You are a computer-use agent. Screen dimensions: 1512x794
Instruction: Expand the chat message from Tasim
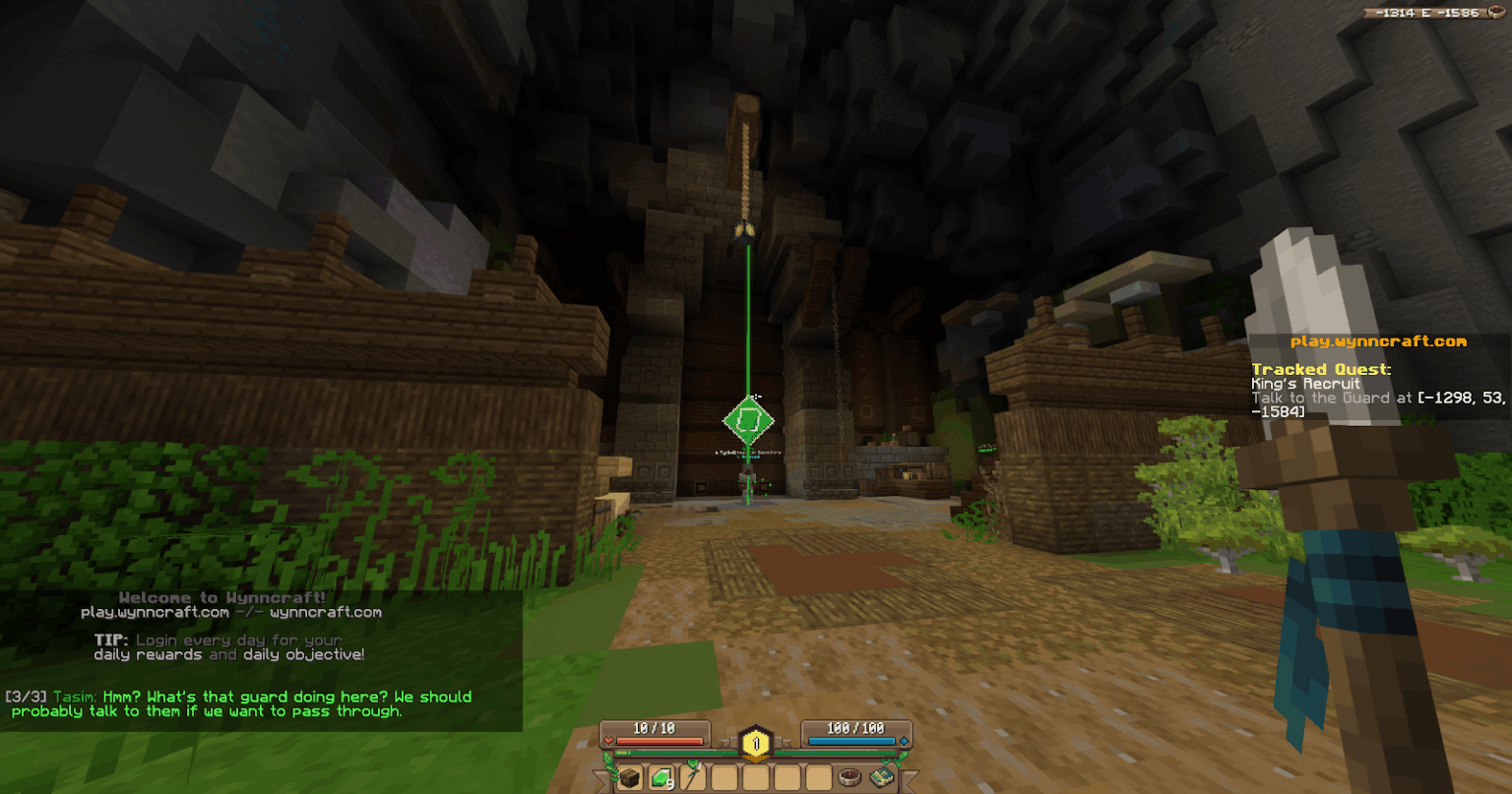pos(236,703)
